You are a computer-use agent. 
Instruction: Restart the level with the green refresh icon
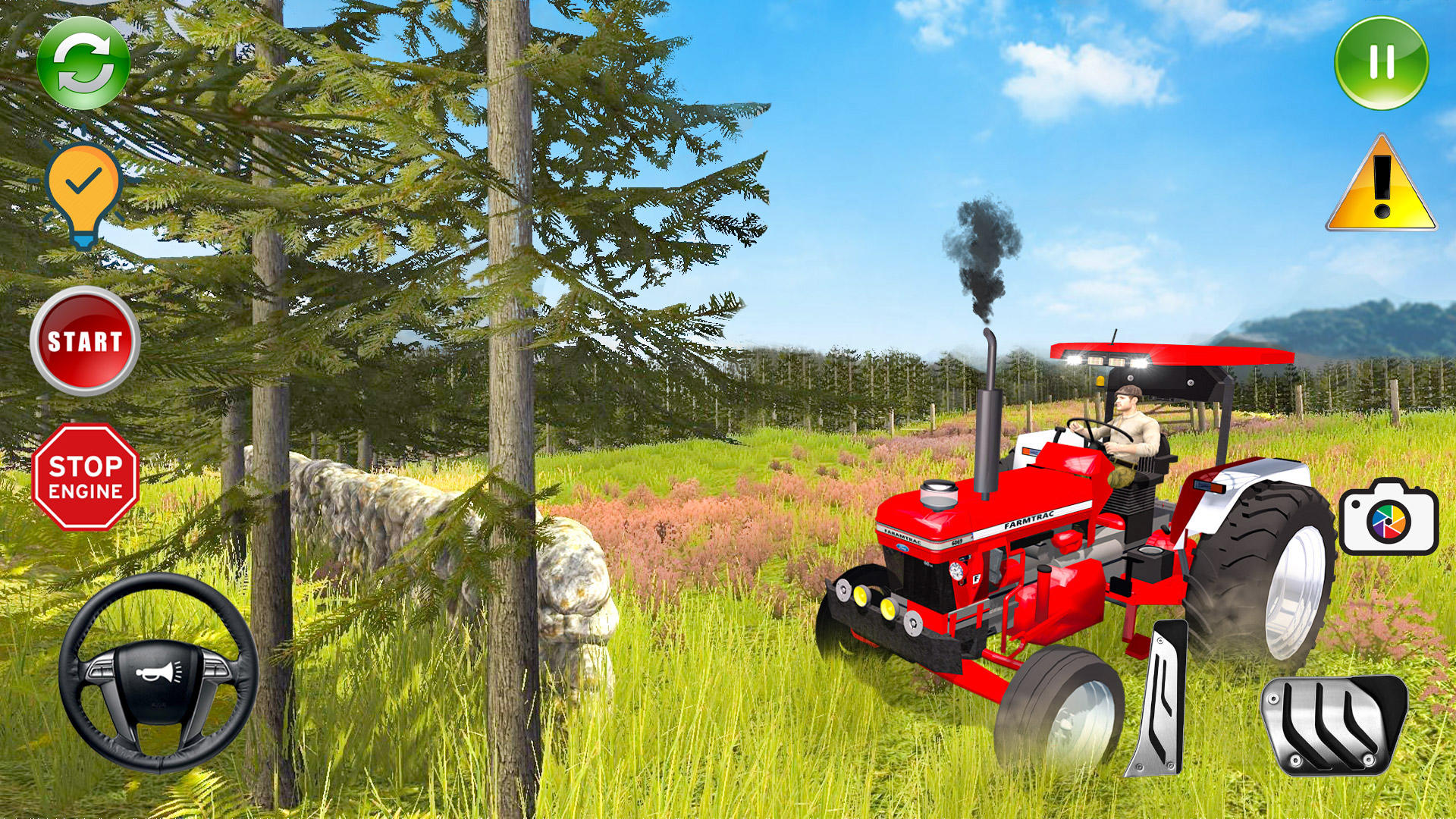coord(83,67)
